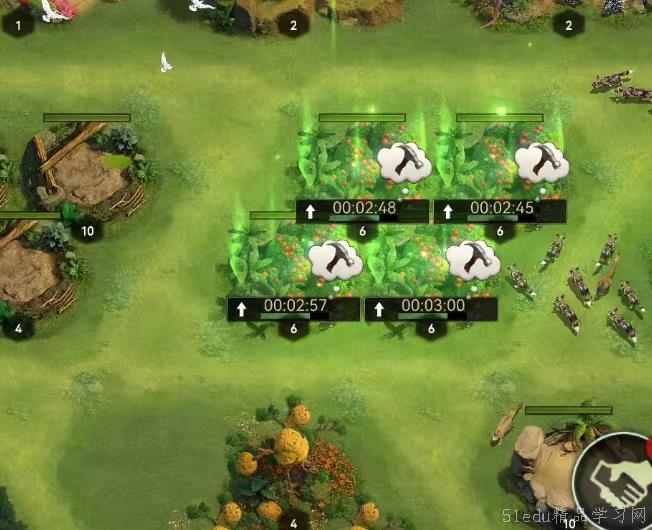
Task: Tap the hammer bubble above the 00:03:00 timer
Action: point(472,260)
